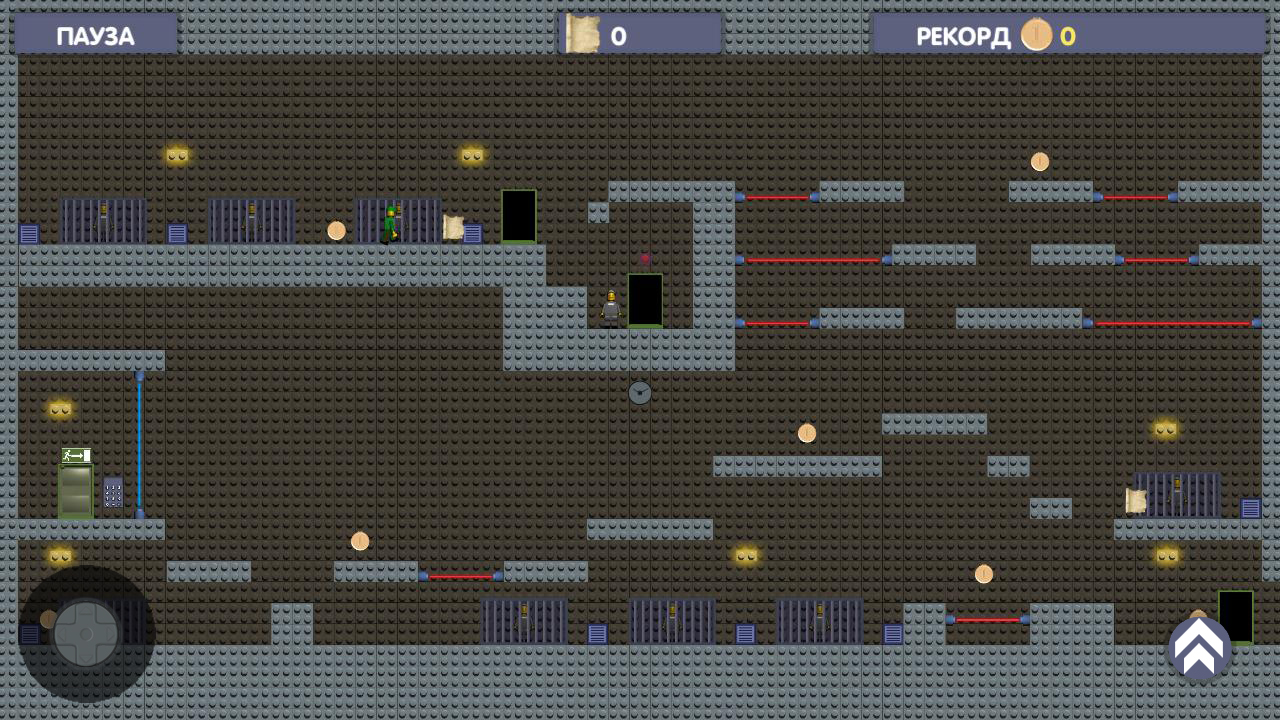Click the yellow wall lamp at top left
Viewport: 1280px width, 720px height.
(x=176, y=153)
